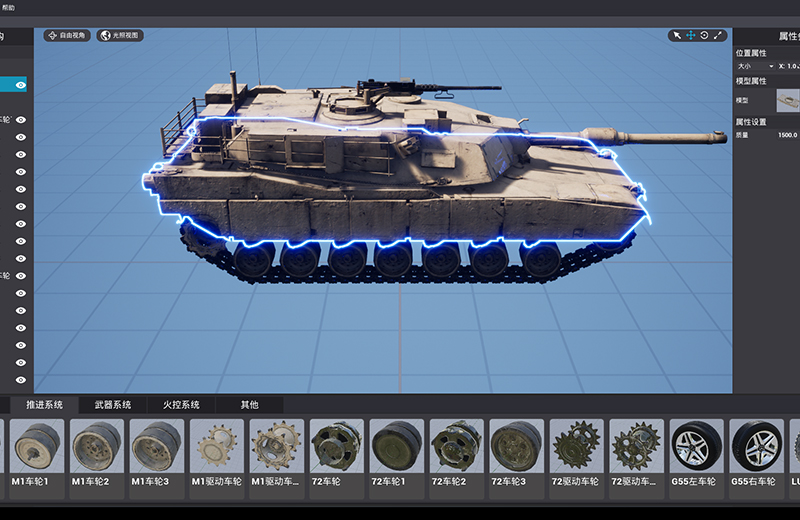The width and height of the screenshot is (800, 520).
Task: Edit the 质量 mass value field
Action: click(788, 134)
